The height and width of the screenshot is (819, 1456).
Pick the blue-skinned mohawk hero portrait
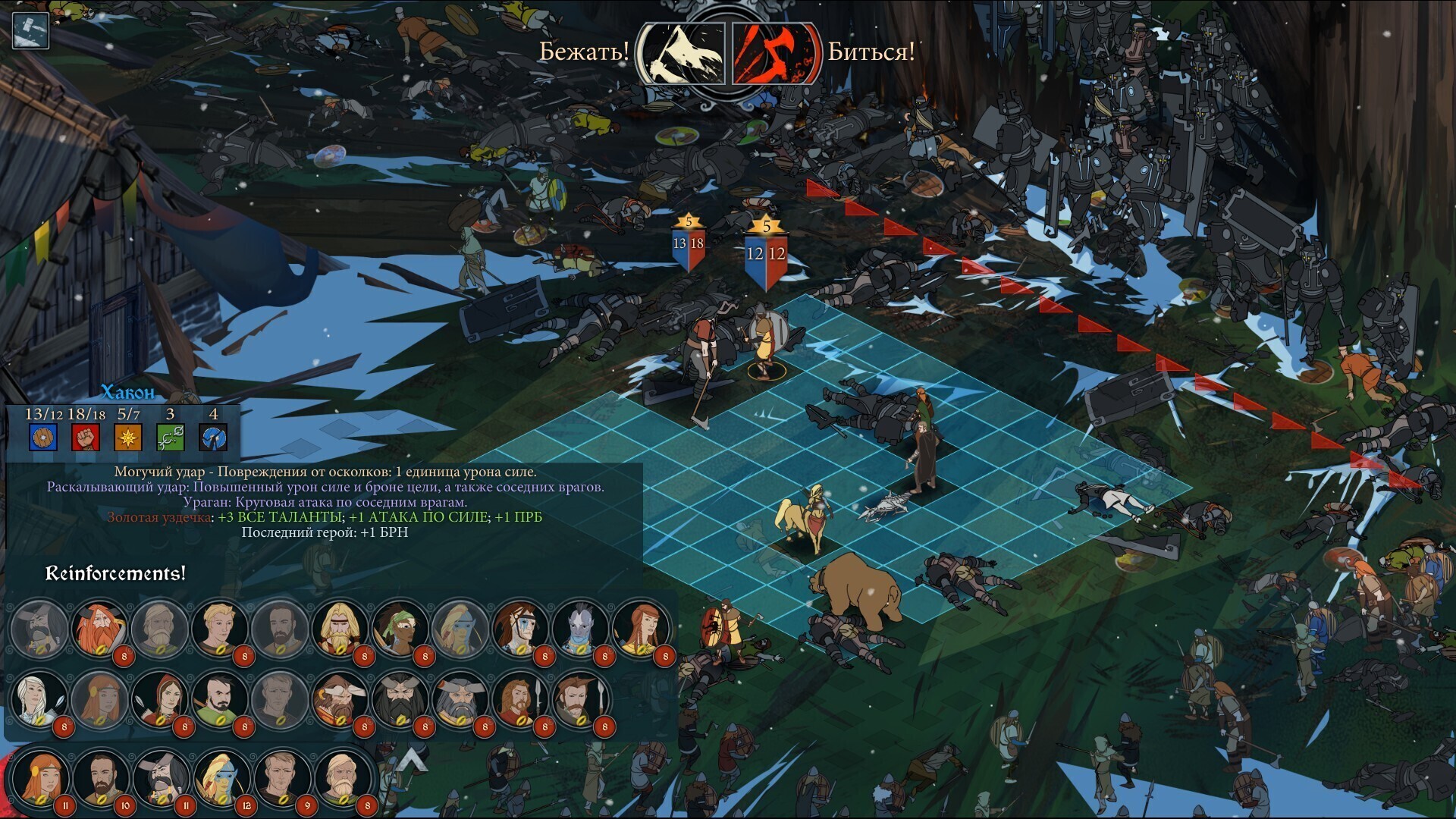[580, 629]
